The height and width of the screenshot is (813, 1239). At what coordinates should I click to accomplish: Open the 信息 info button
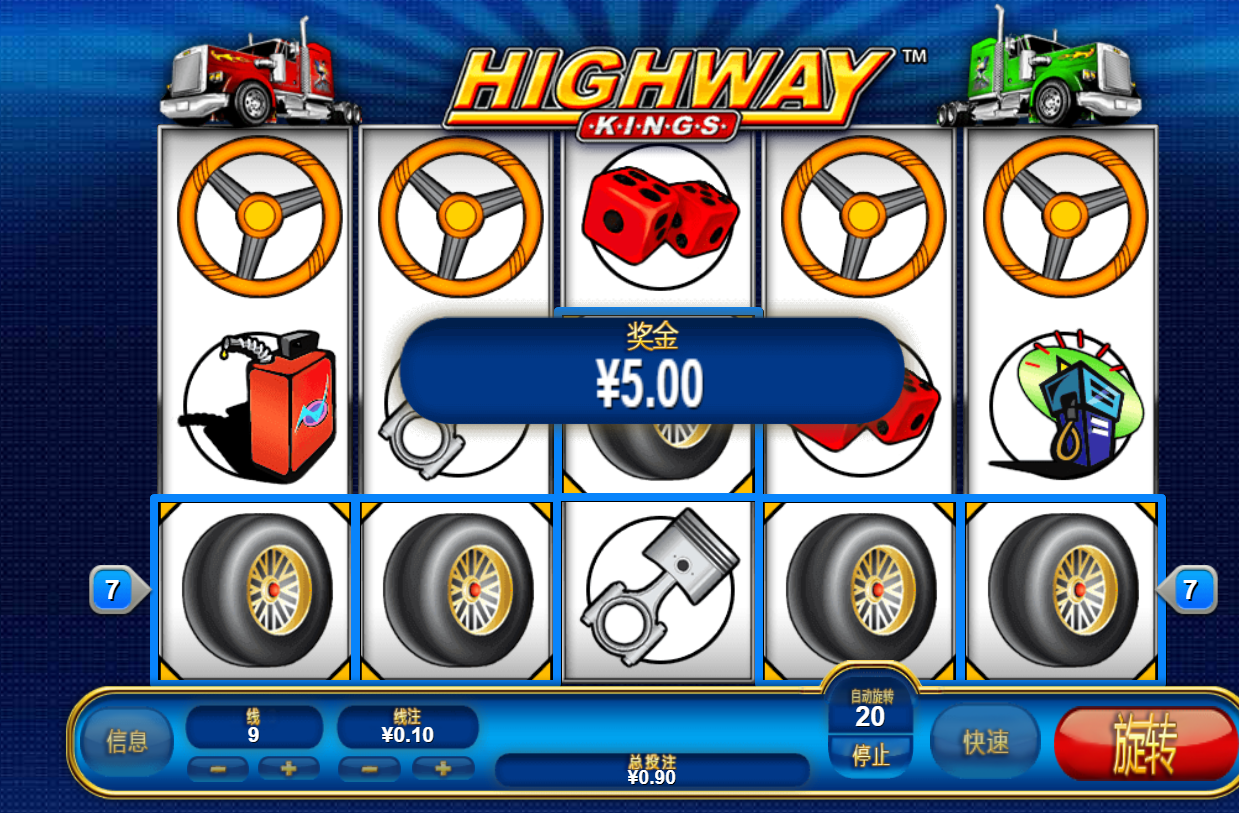127,741
